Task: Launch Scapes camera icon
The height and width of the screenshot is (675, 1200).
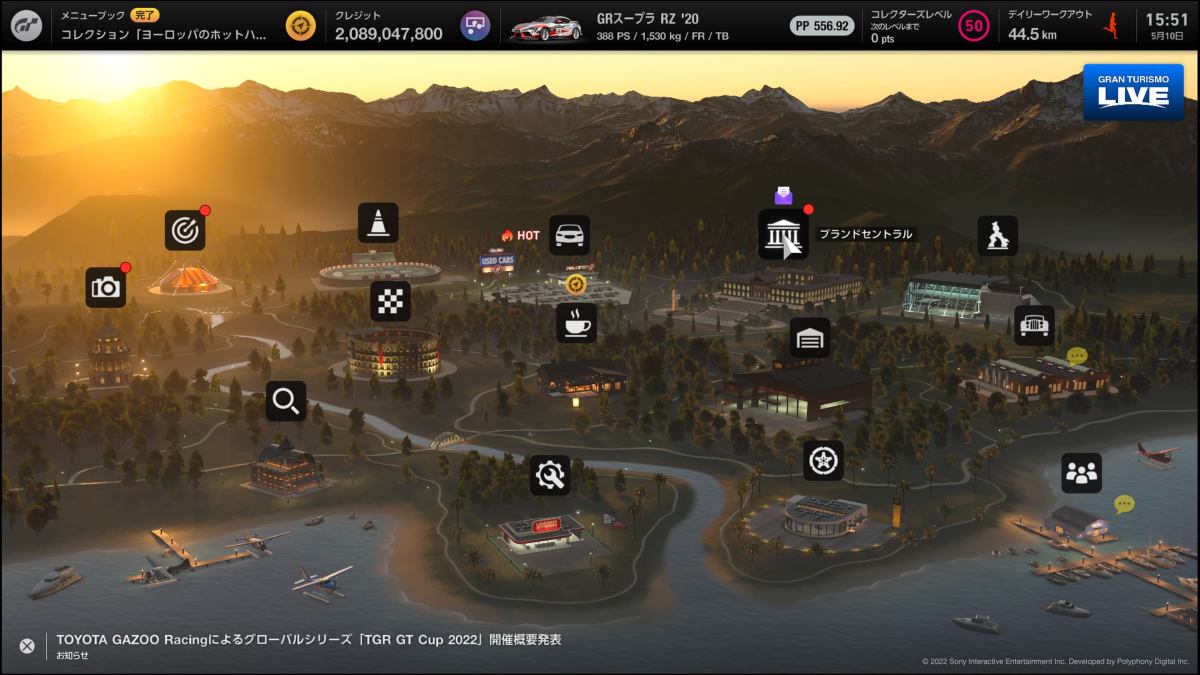Action: click(105, 288)
